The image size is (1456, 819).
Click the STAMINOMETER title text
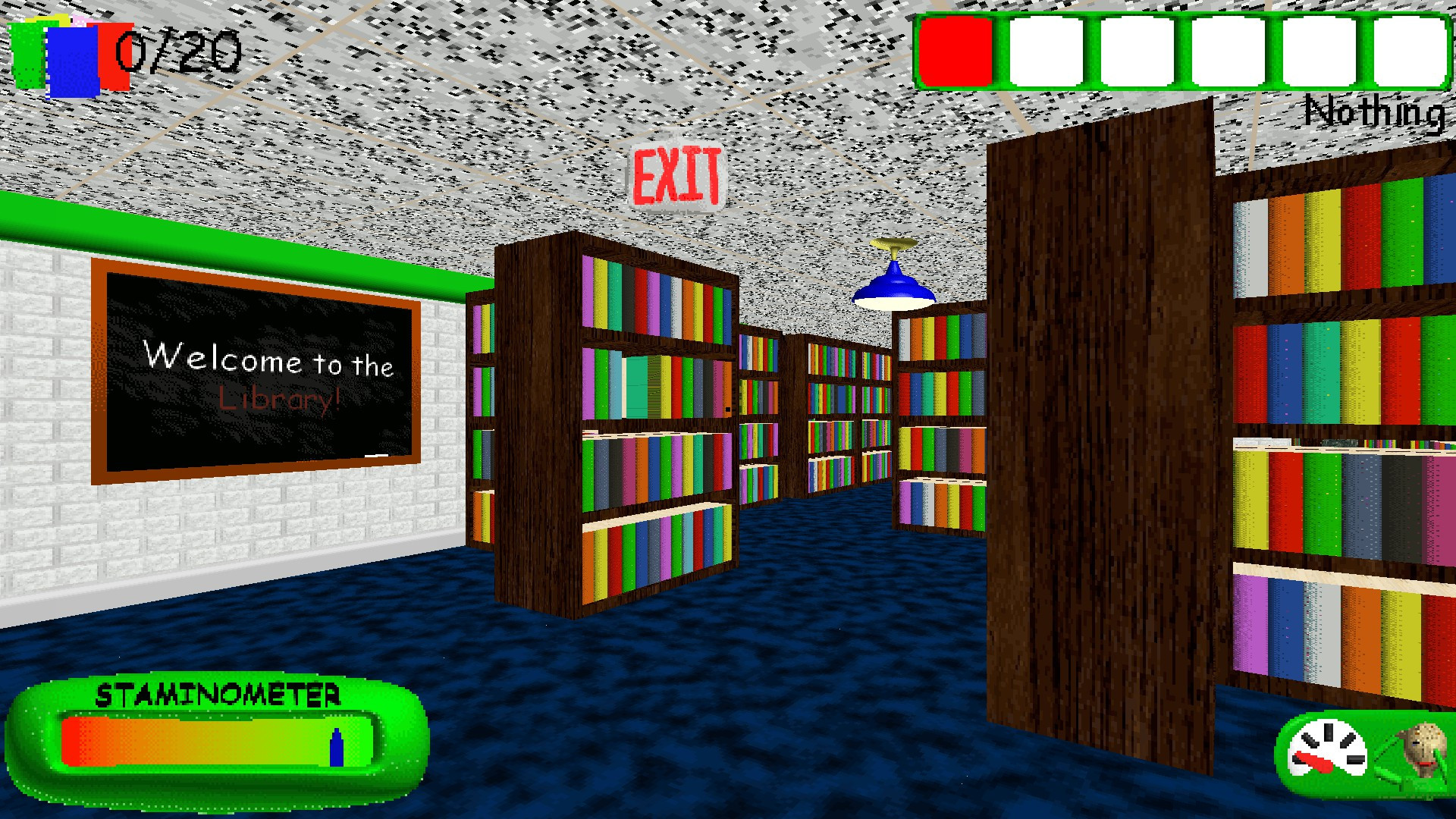(x=220, y=694)
